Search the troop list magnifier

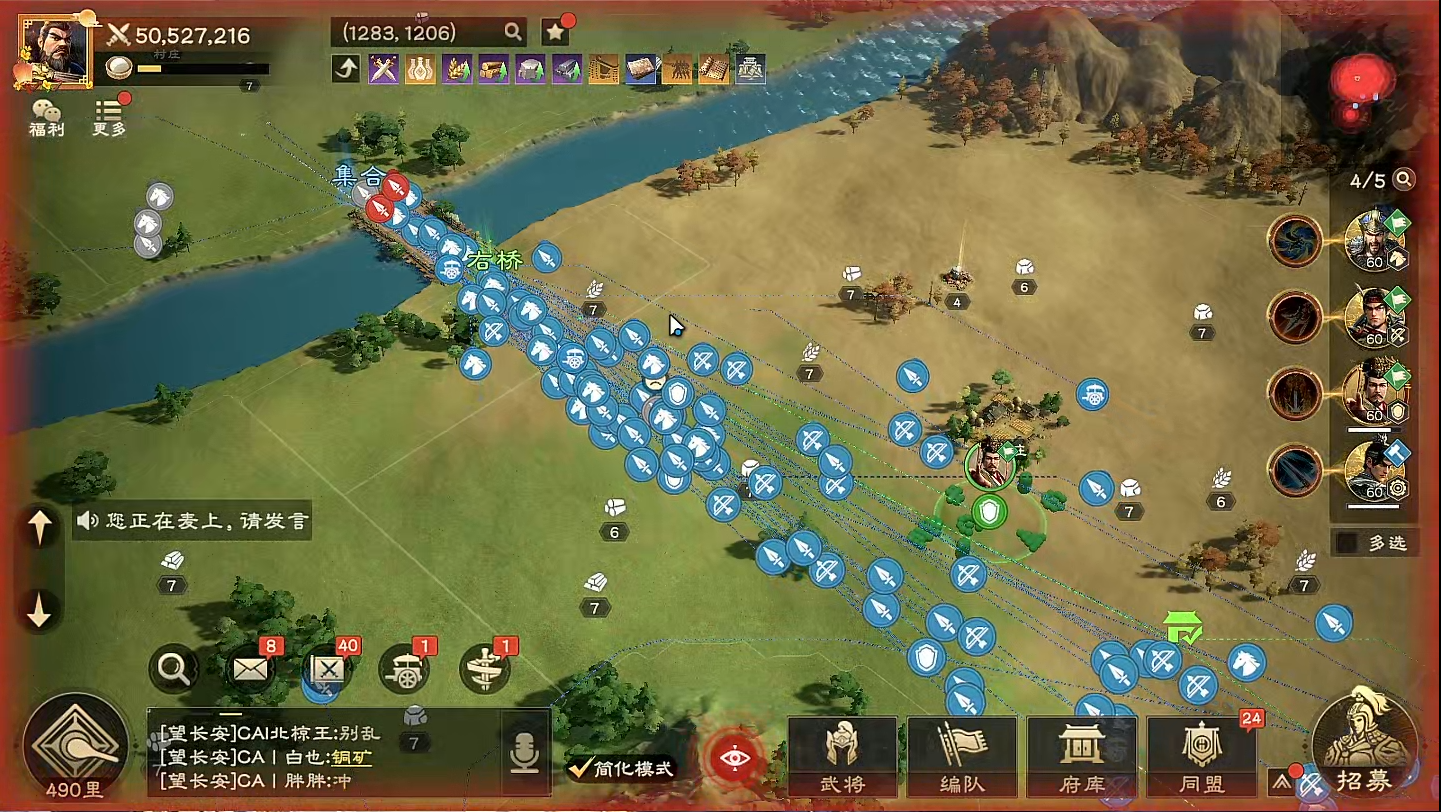[1404, 180]
